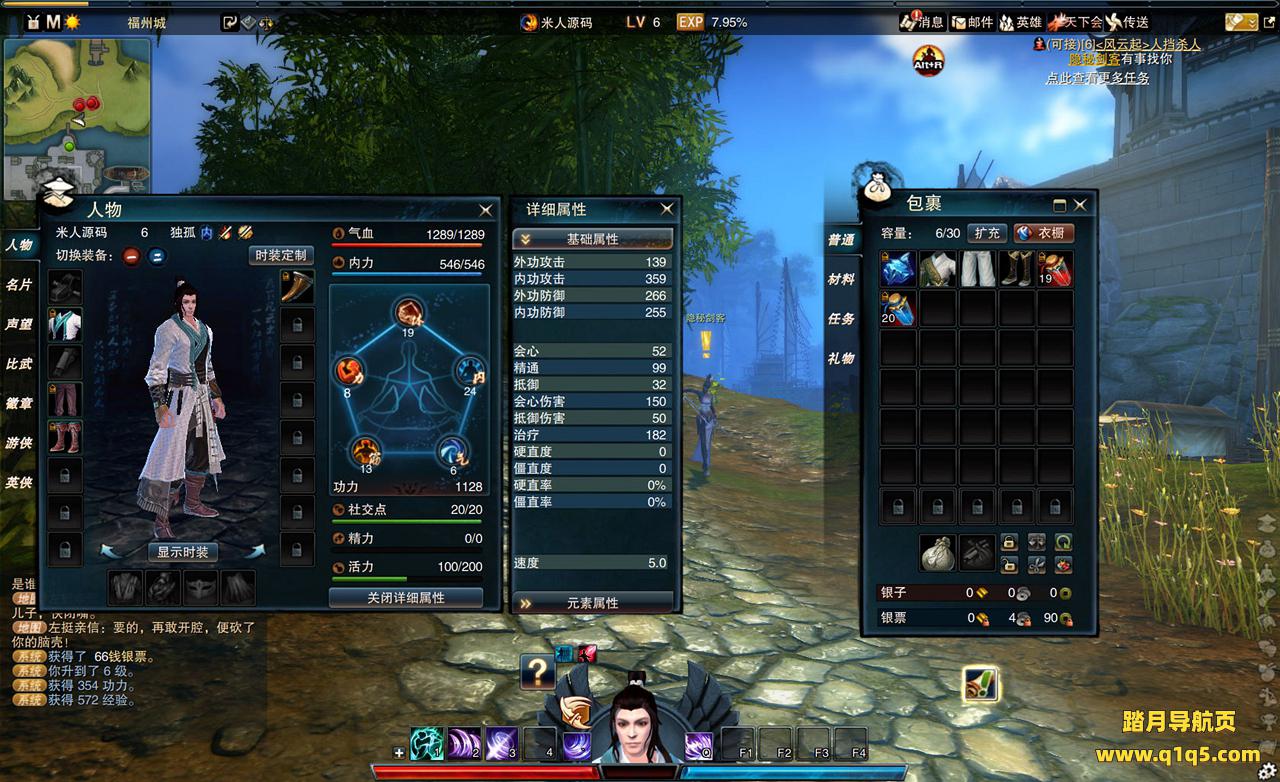This screenshot has height=782, width=1280.
Task: Open the 衣橱 wardrobe
Action: [x=1044, y=233]
